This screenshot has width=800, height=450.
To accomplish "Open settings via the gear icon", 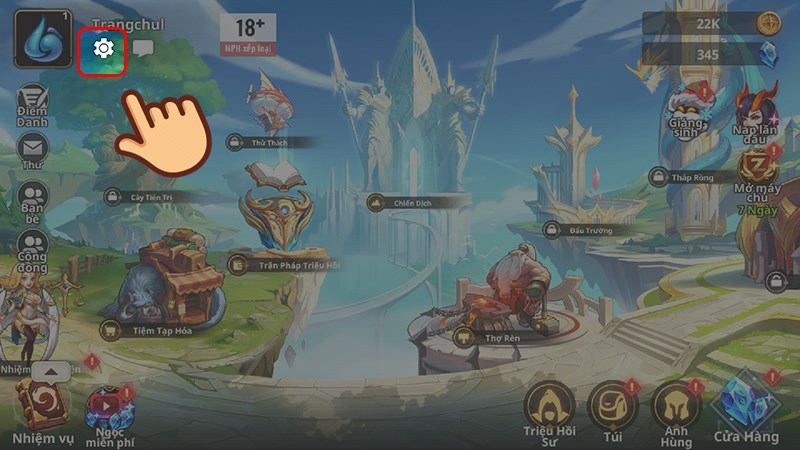I will pyautogui.click(x=102, y=48).
